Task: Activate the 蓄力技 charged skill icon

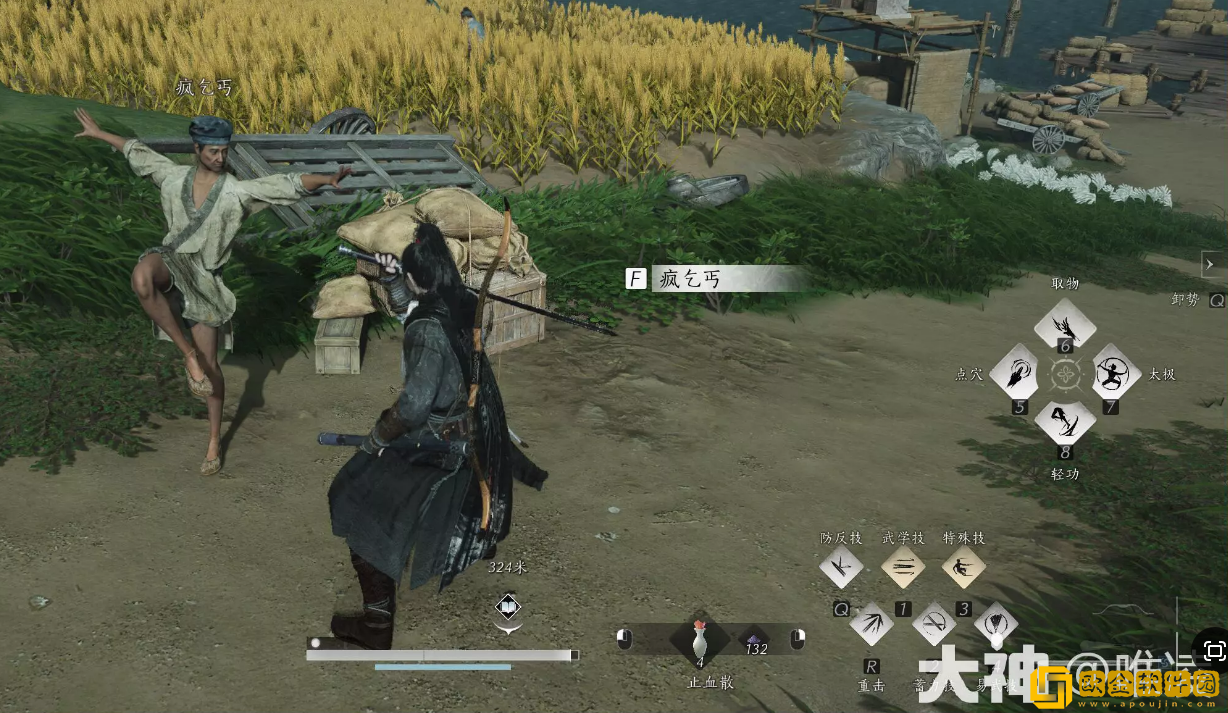Action: pyautogui.click(x=934, y=626)
